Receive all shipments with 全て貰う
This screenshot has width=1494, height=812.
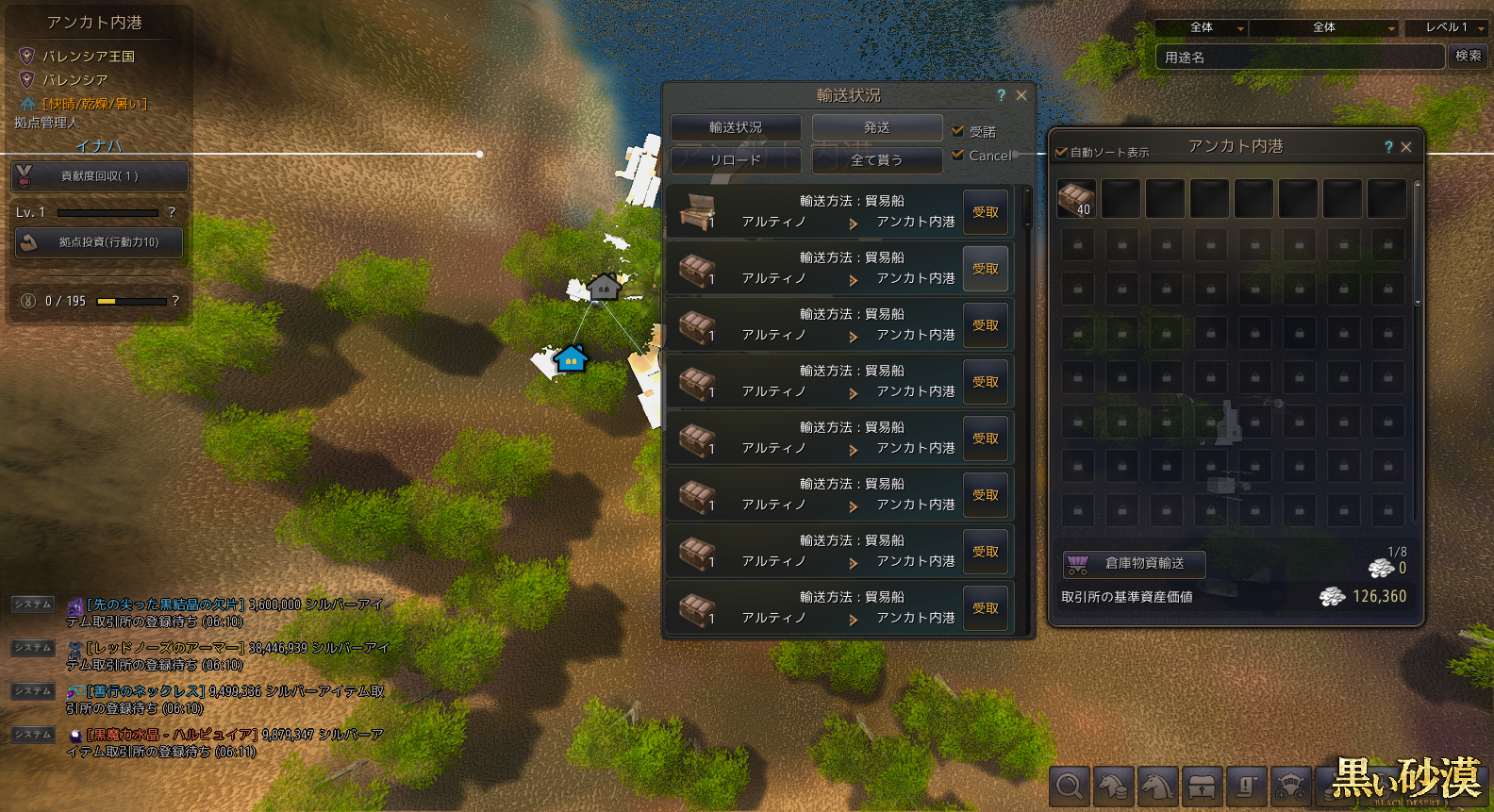tap(877, 160)
